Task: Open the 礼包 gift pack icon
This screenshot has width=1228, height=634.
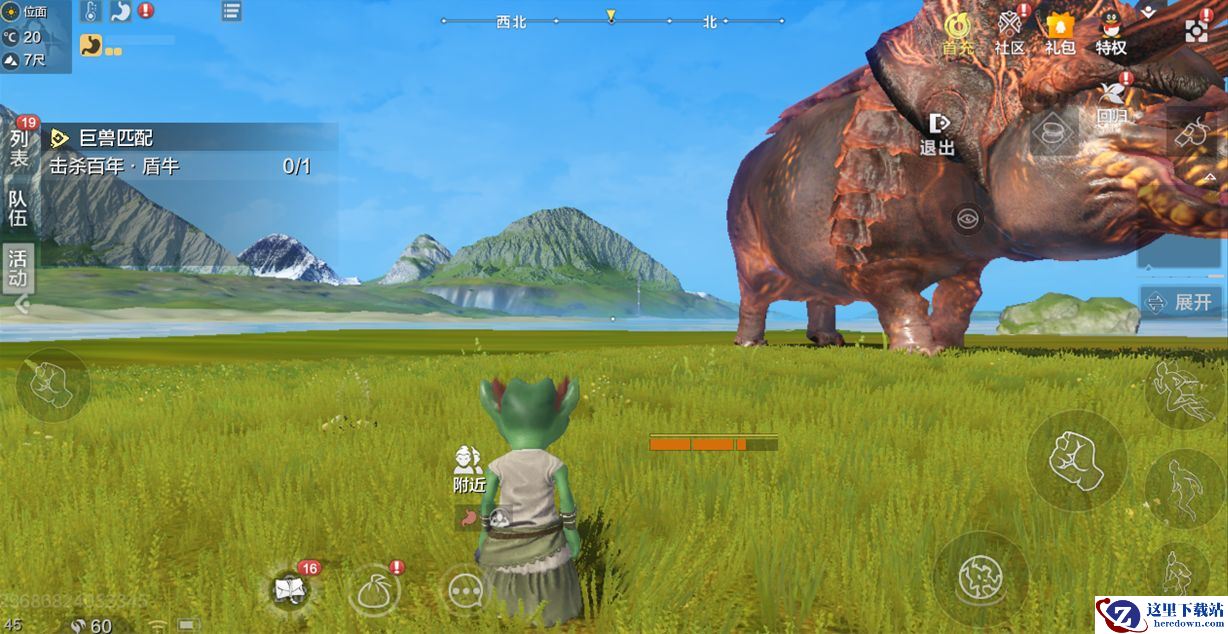Action: [x=1060, y=33]
